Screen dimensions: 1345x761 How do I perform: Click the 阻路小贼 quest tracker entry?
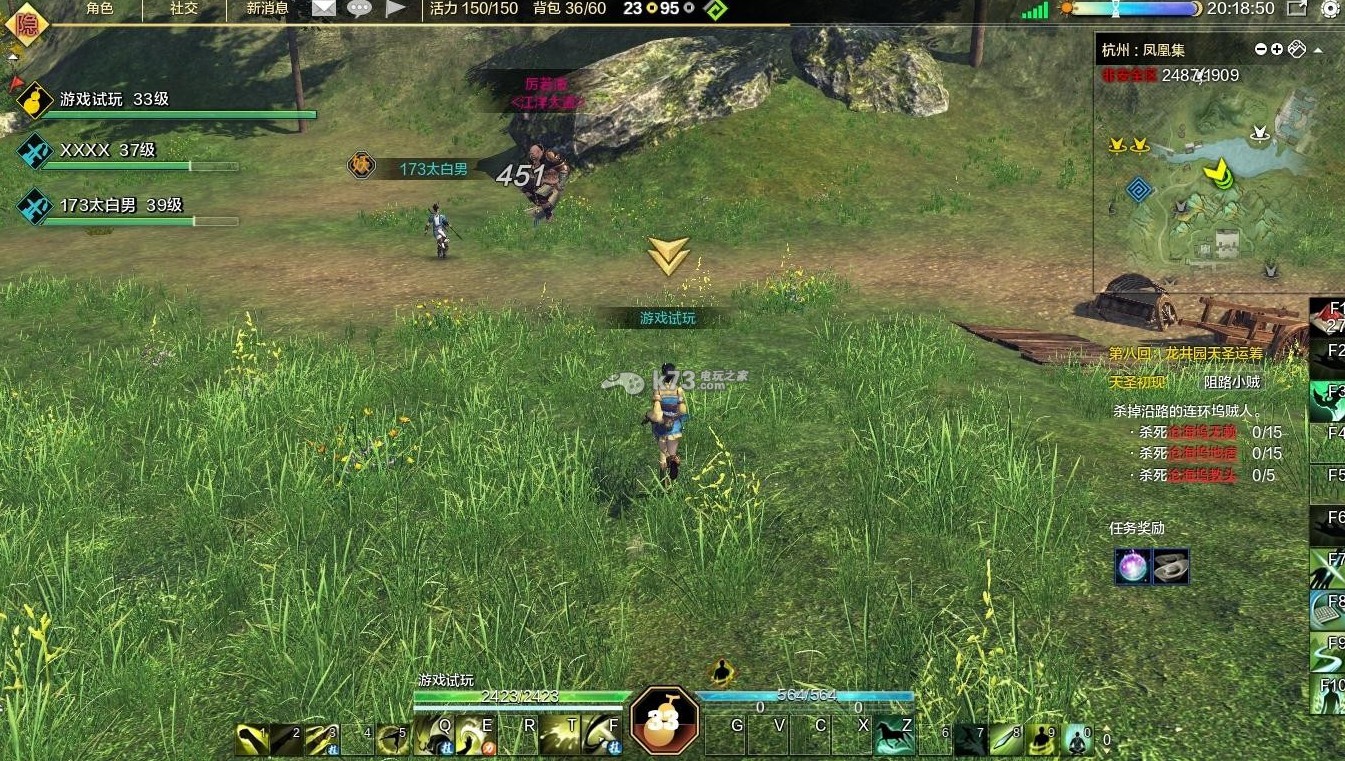click(1232, 381)
